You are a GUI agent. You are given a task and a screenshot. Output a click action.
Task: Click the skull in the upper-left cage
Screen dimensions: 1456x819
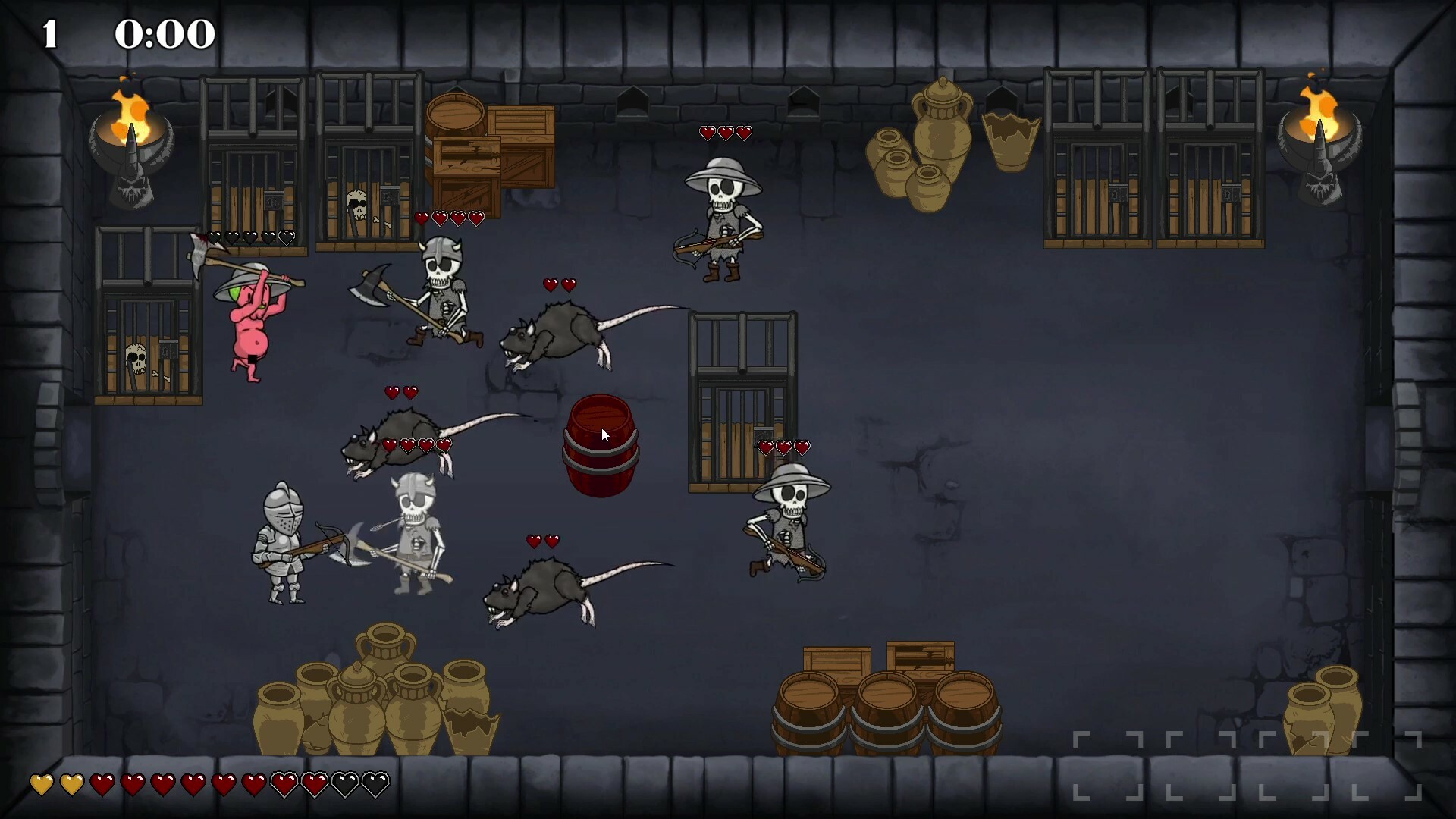[x=356, y=205]
